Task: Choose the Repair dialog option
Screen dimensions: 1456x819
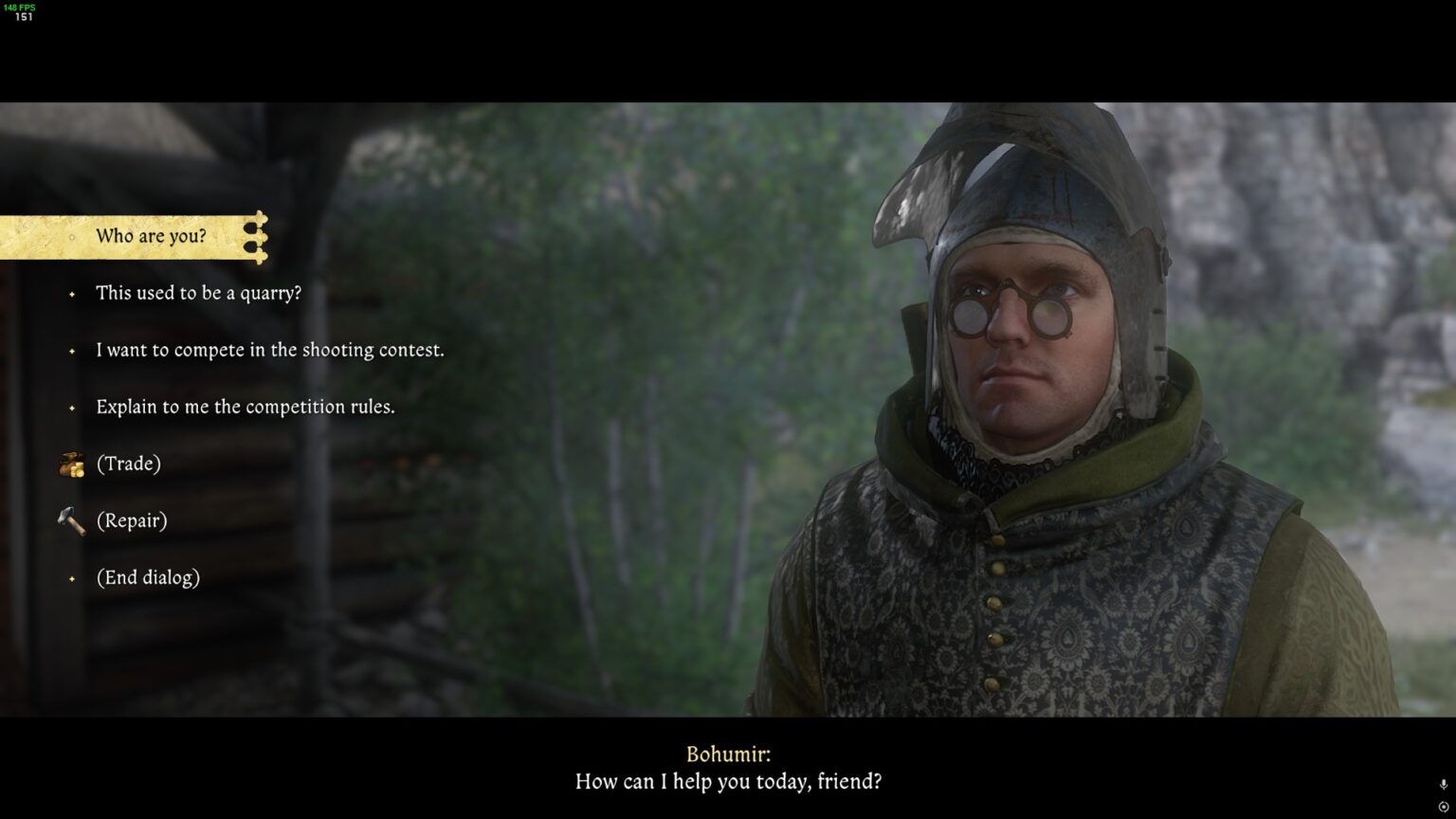Action: [x=133, y=520]
